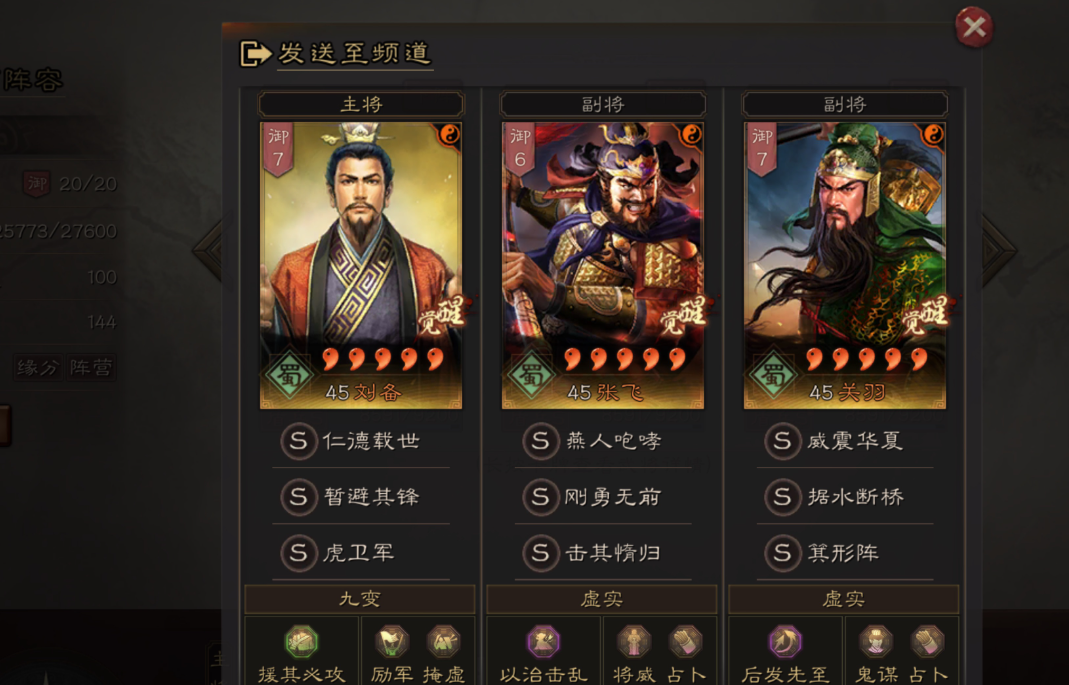Screen dimensions: 1069x685
Task: Open the 击其惰归 skill
Action: pyautogui.click(x=603, y=552)
